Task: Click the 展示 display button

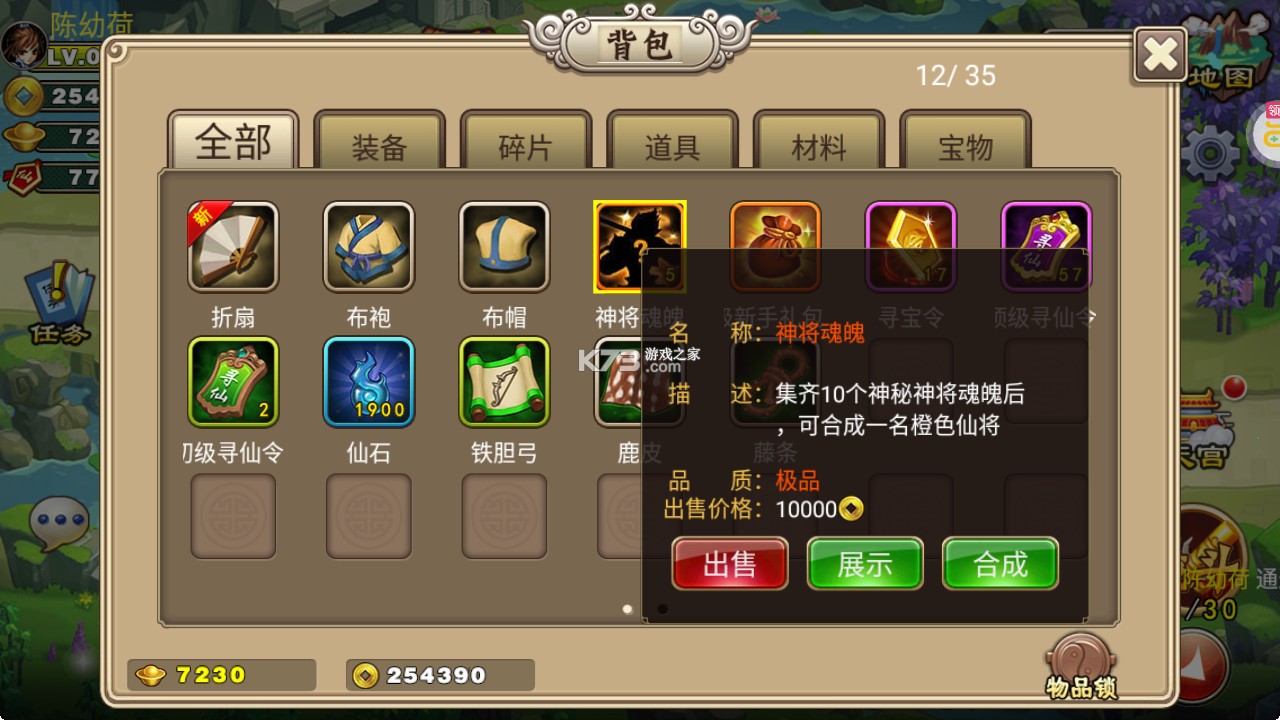Action: [865, 564]
